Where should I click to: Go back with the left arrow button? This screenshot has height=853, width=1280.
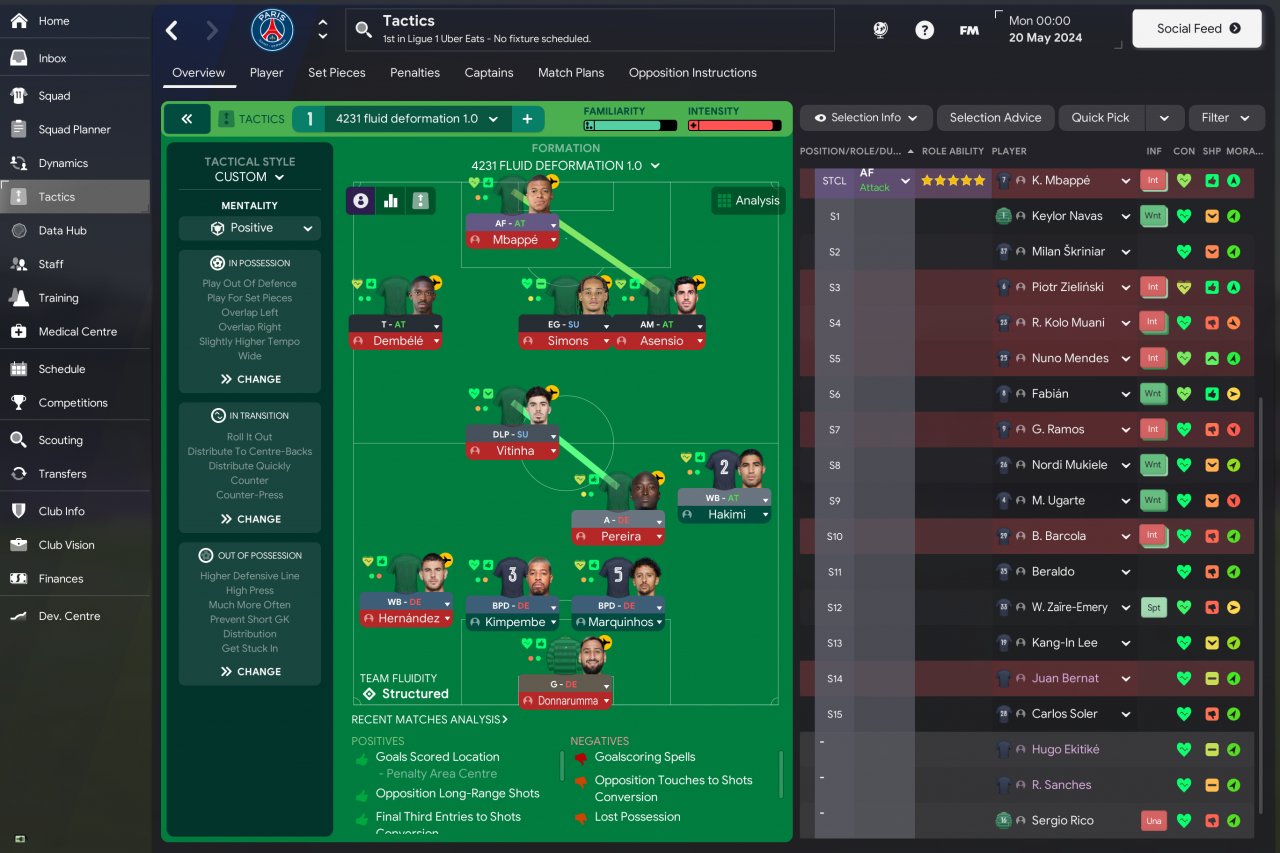click(172, 30)
